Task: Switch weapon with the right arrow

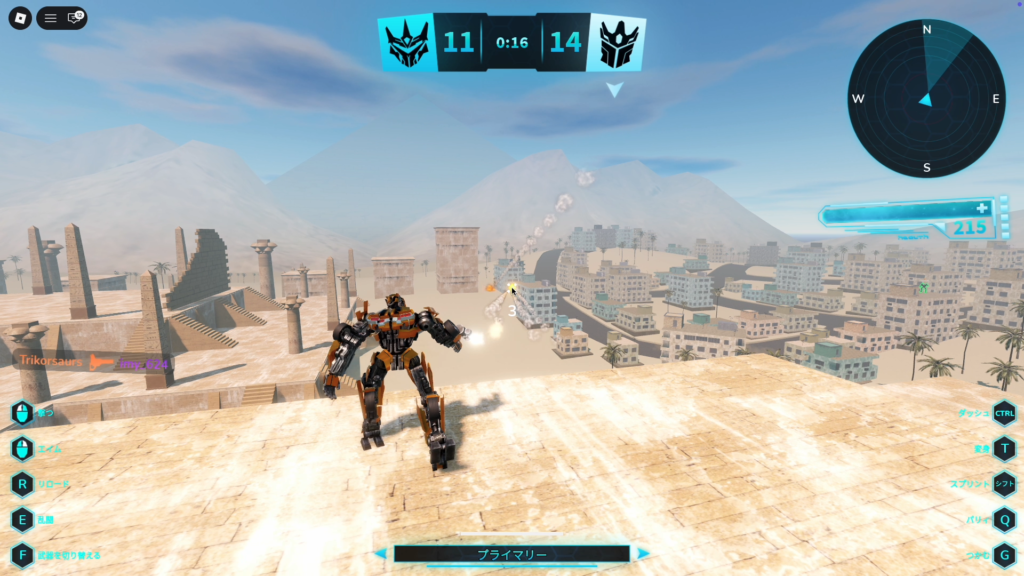Action: pos(643,554)
